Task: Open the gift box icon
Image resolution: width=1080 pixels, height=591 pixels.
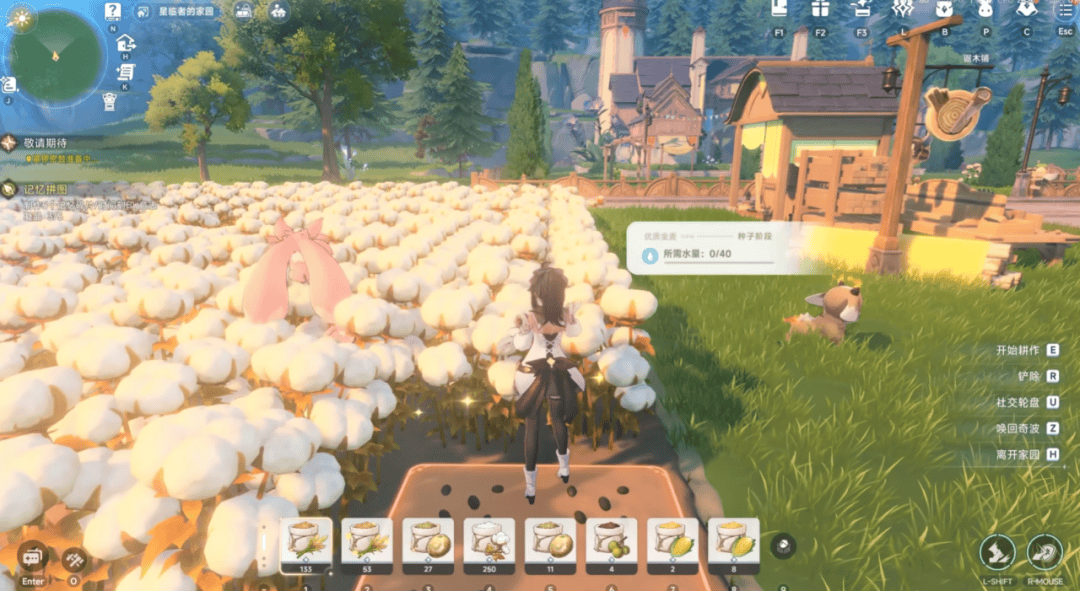Action: pos(820,9)
